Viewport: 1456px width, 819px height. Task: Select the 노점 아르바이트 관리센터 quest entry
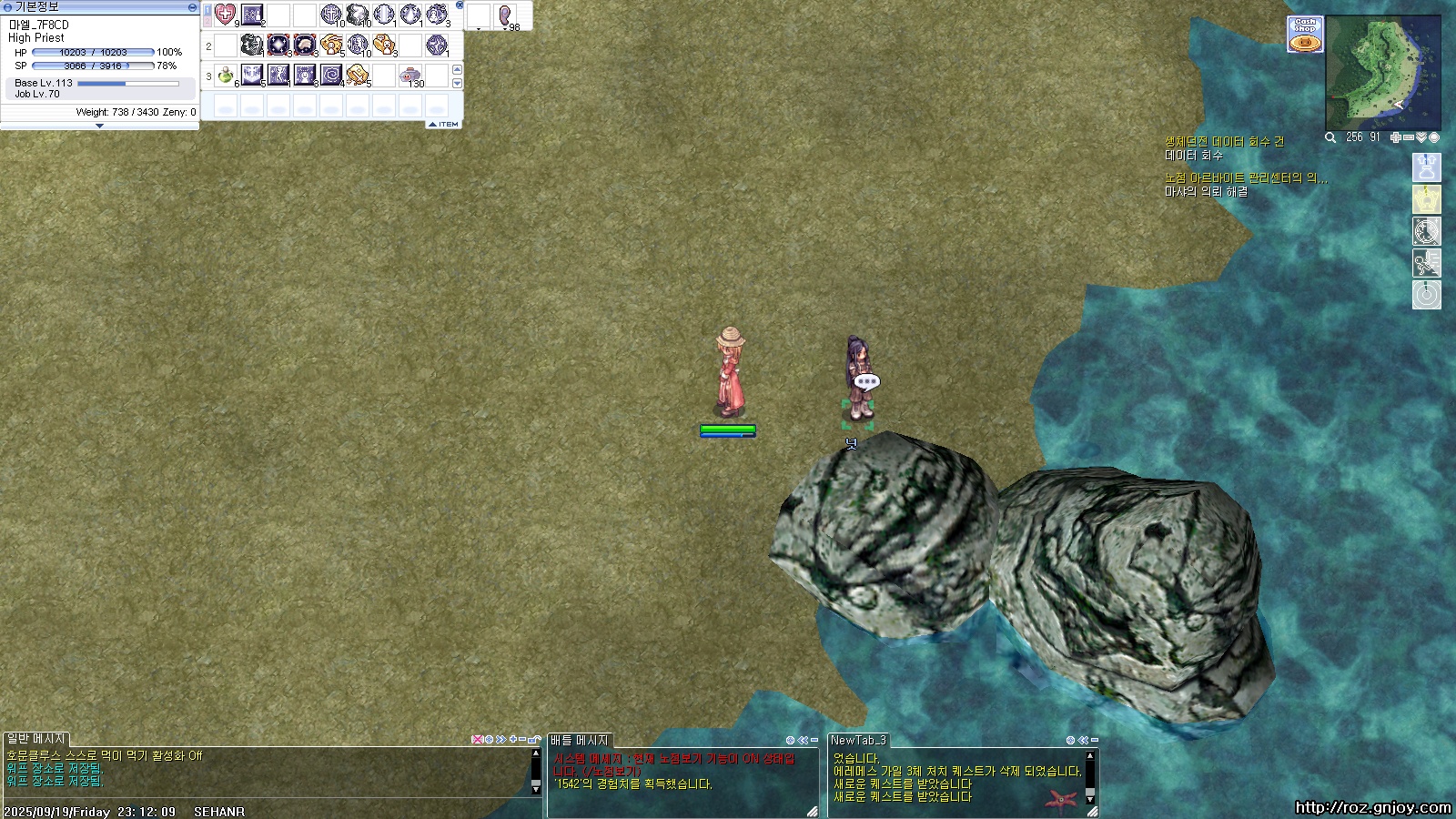click(x=1245, y=178)
